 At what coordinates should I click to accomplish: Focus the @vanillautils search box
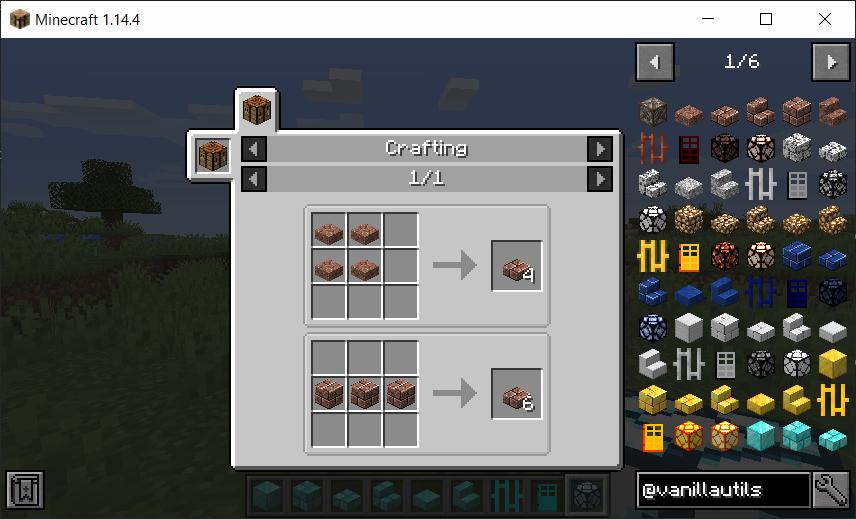[723, 490]
